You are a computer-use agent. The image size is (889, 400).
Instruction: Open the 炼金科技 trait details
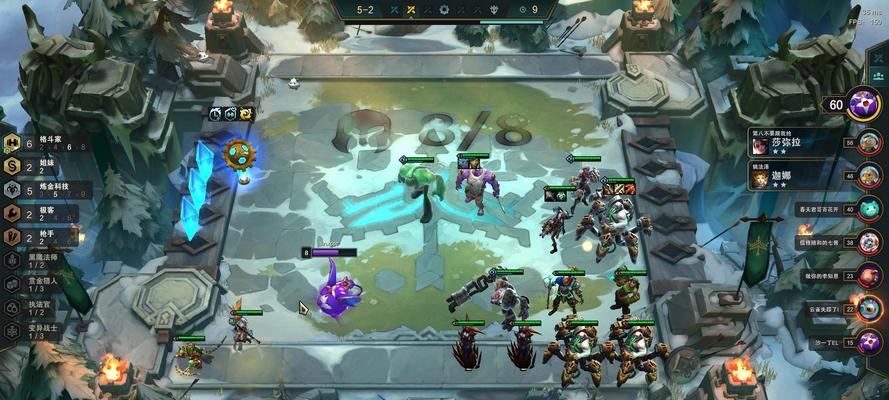pyautogui.click(x=40, y=190)
